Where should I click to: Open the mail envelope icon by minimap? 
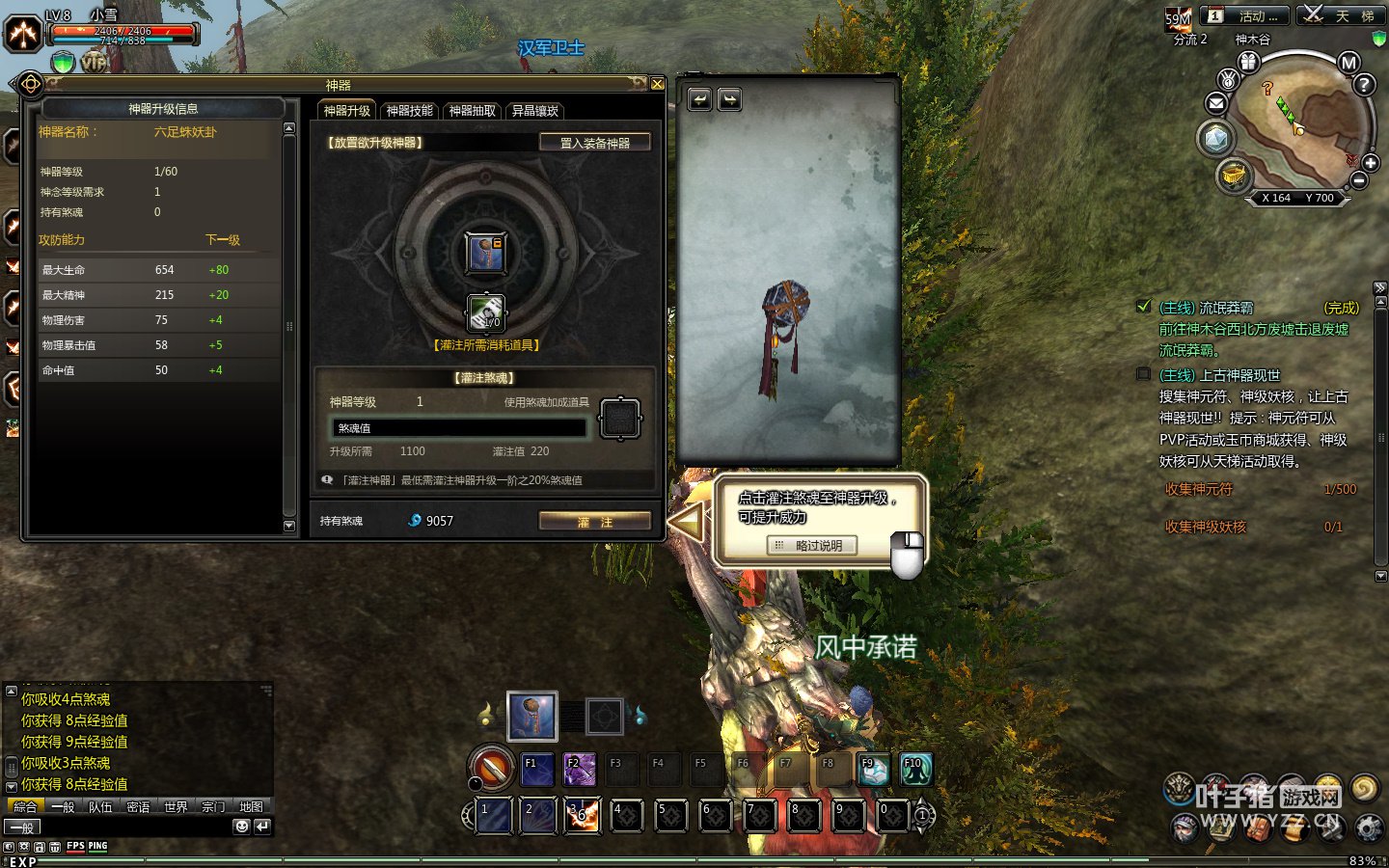tap(1216, 103)
